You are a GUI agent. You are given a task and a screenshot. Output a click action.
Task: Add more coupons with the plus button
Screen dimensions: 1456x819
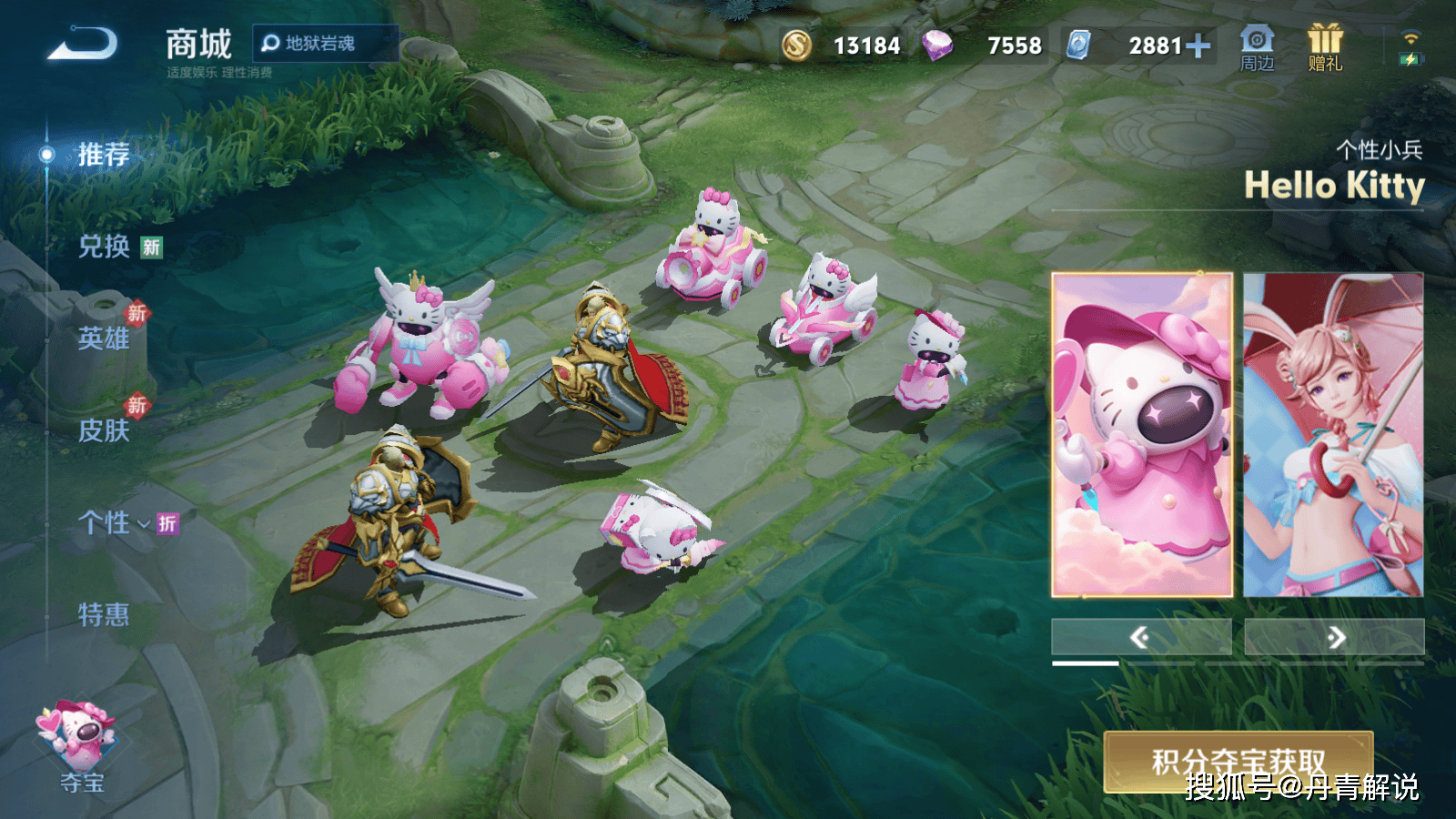click(1198, 45)
